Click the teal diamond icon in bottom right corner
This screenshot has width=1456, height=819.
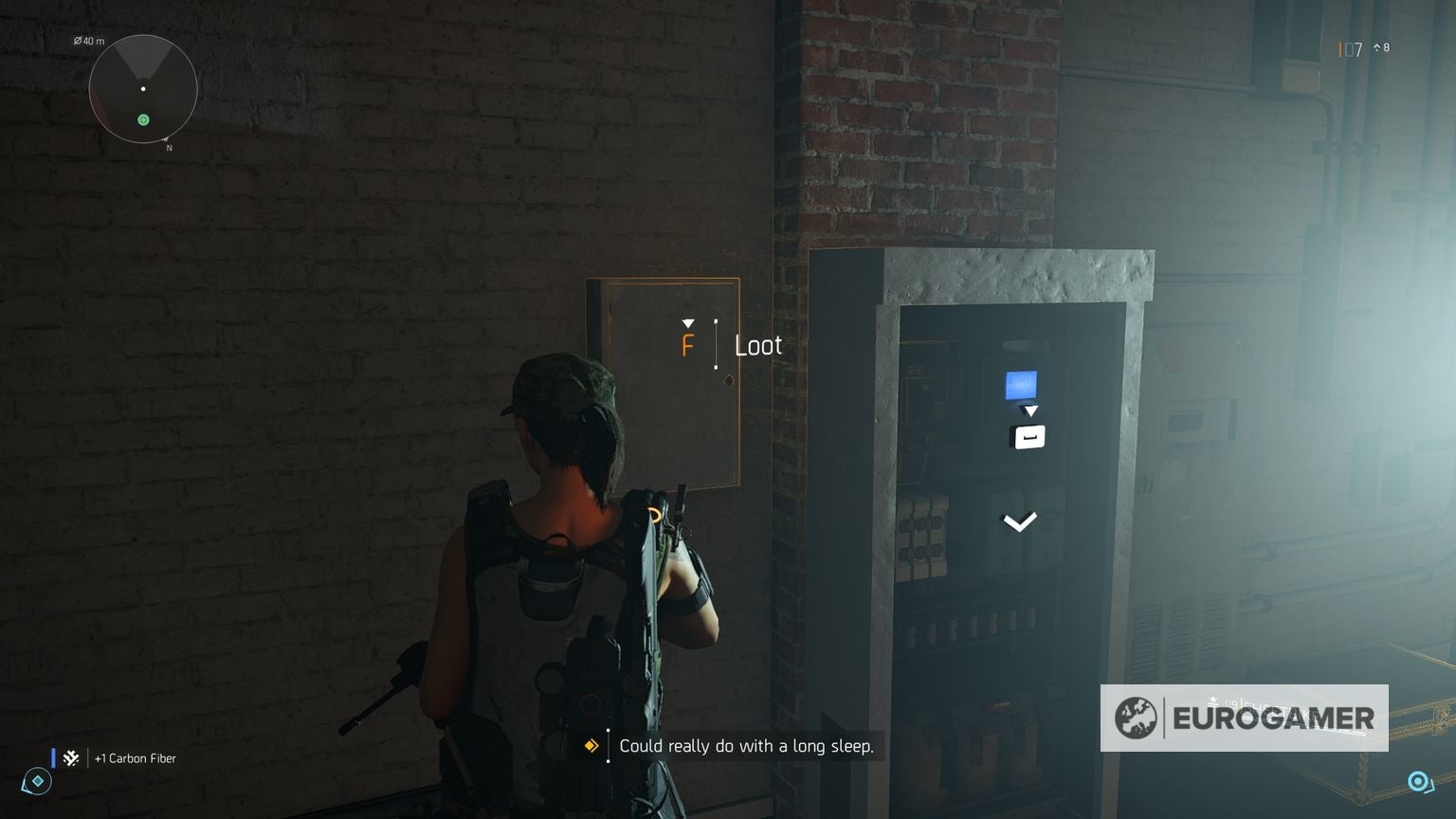click(1419, 781)
